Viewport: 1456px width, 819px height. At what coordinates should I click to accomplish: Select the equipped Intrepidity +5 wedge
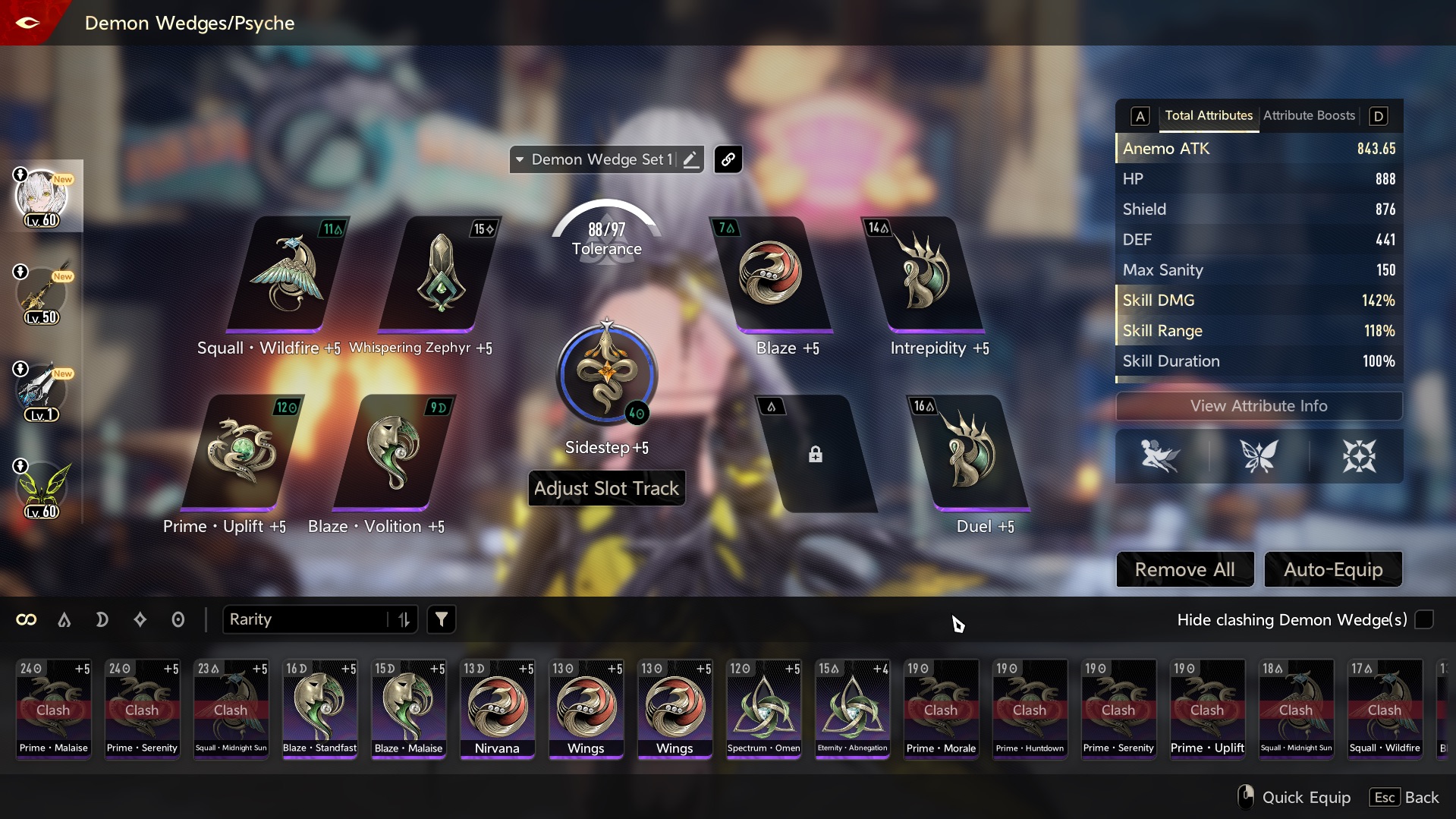[924, 275]
